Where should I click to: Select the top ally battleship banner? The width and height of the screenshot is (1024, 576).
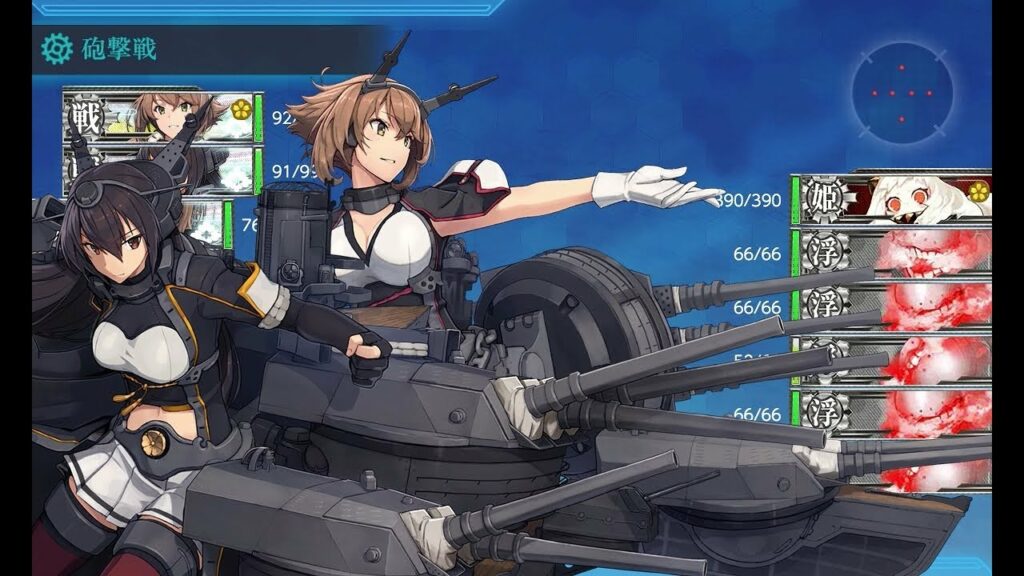(162, 118)
